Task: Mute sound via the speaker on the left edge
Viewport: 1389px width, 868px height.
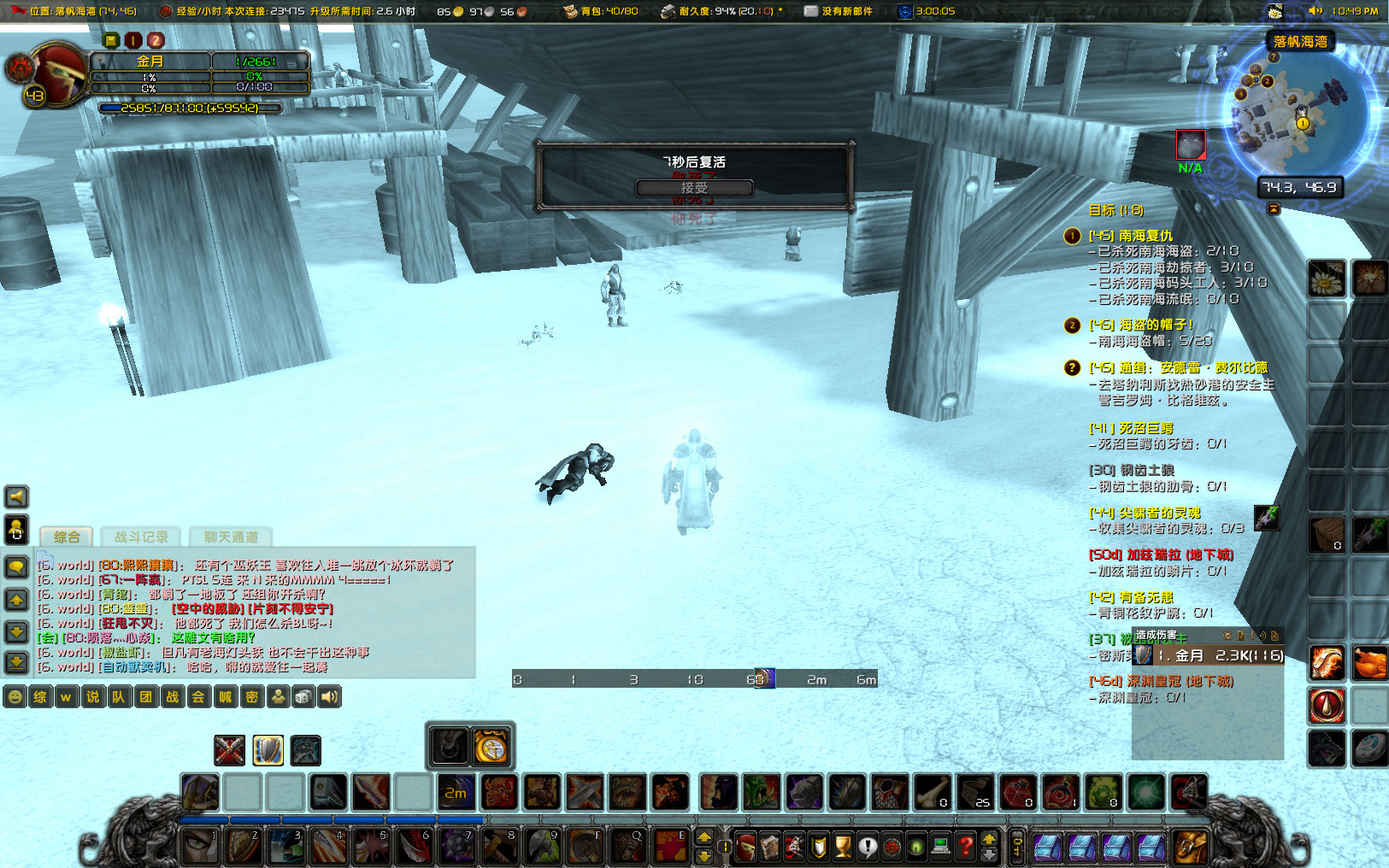Action: (x=15, y=496)
